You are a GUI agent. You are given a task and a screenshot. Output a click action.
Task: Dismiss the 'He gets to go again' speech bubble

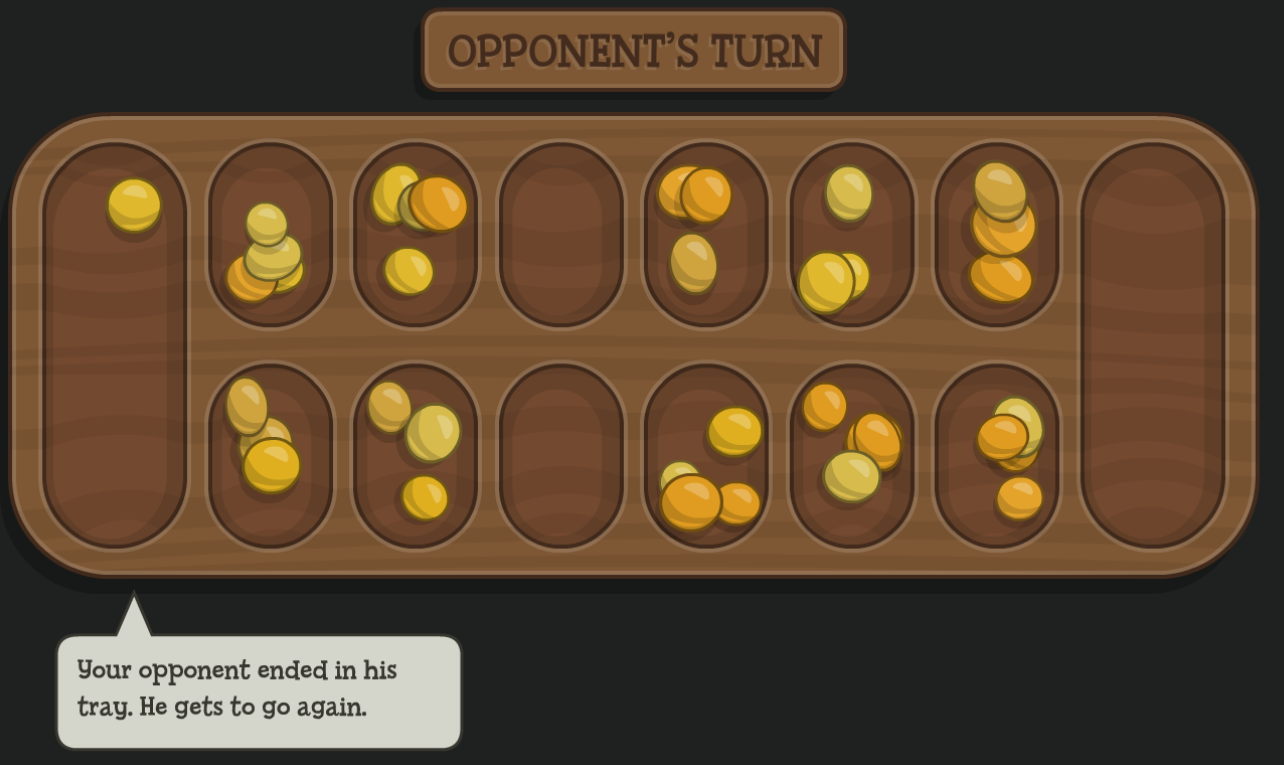[259, 690]
